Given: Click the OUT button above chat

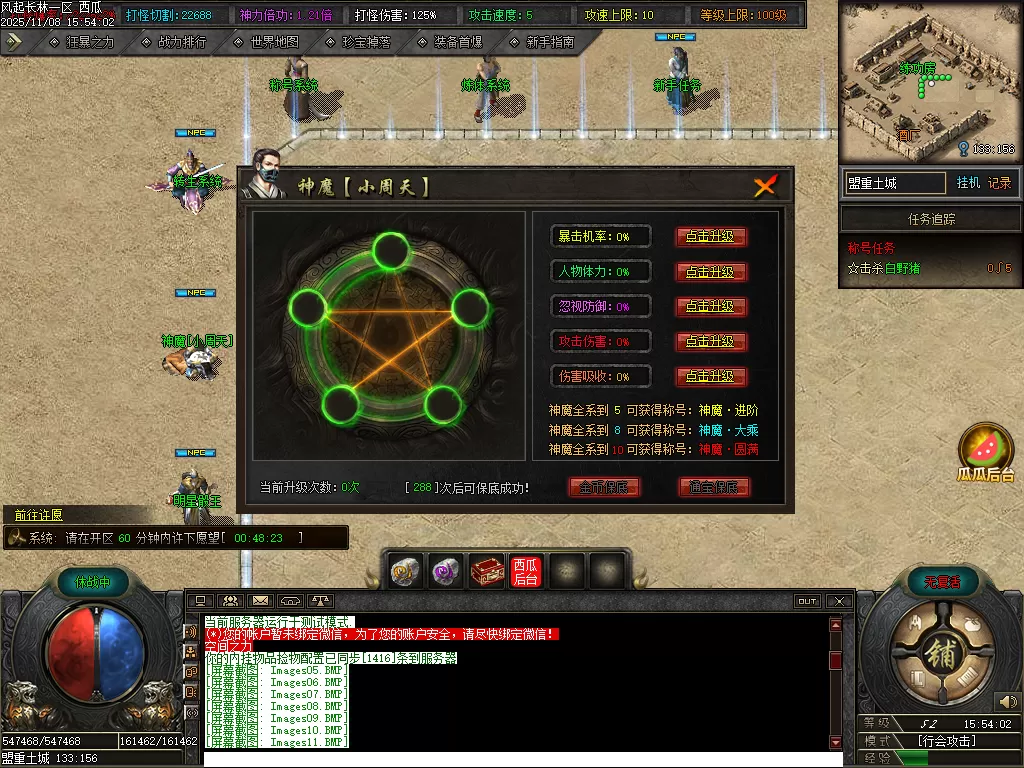Looking at the screenshot, I should 807,601.
